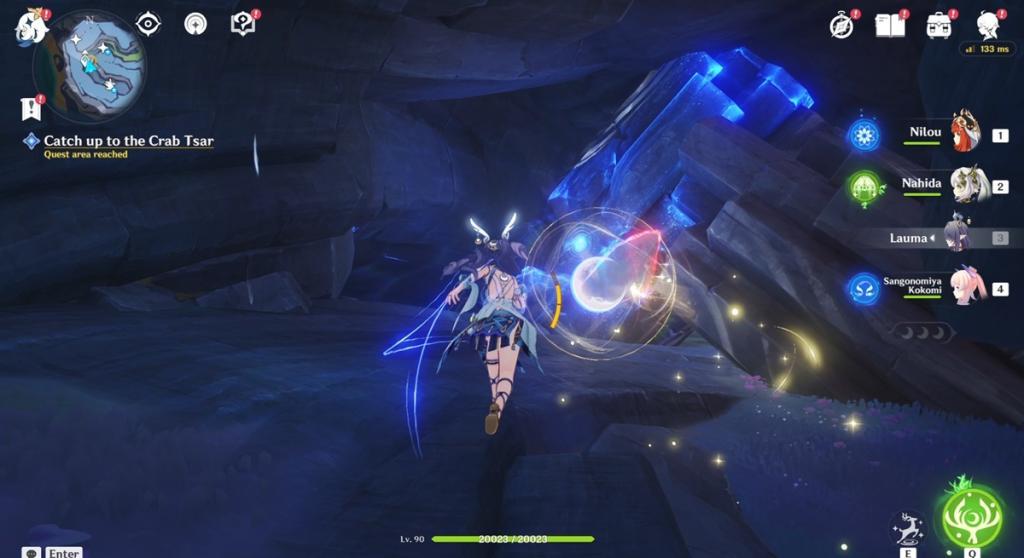Open the open-book handbook icon
Viewport: 1024px width, 558px height.
(889, 25)
